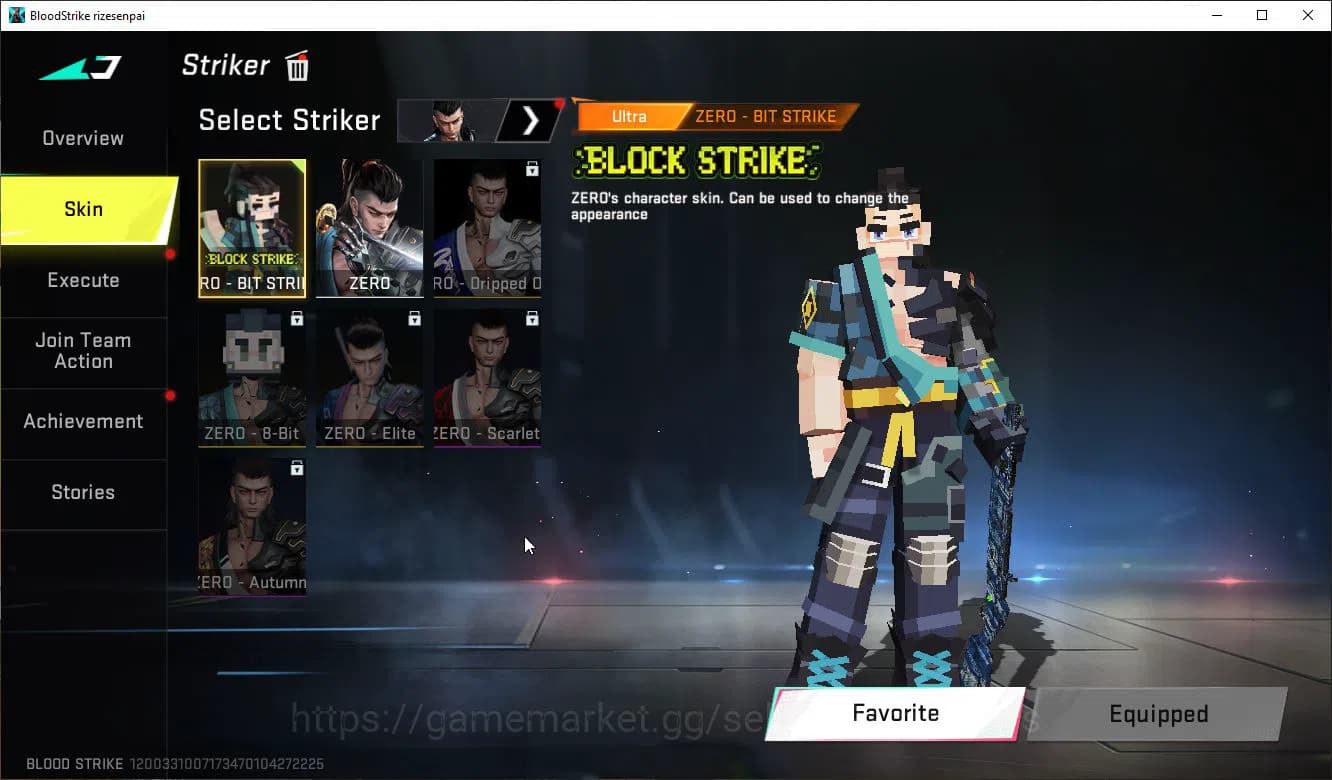Click the lock icon on ZERO - Autumn skin
The width and height of the screenshot is (1332, 780).
click(x=296, y=468)
